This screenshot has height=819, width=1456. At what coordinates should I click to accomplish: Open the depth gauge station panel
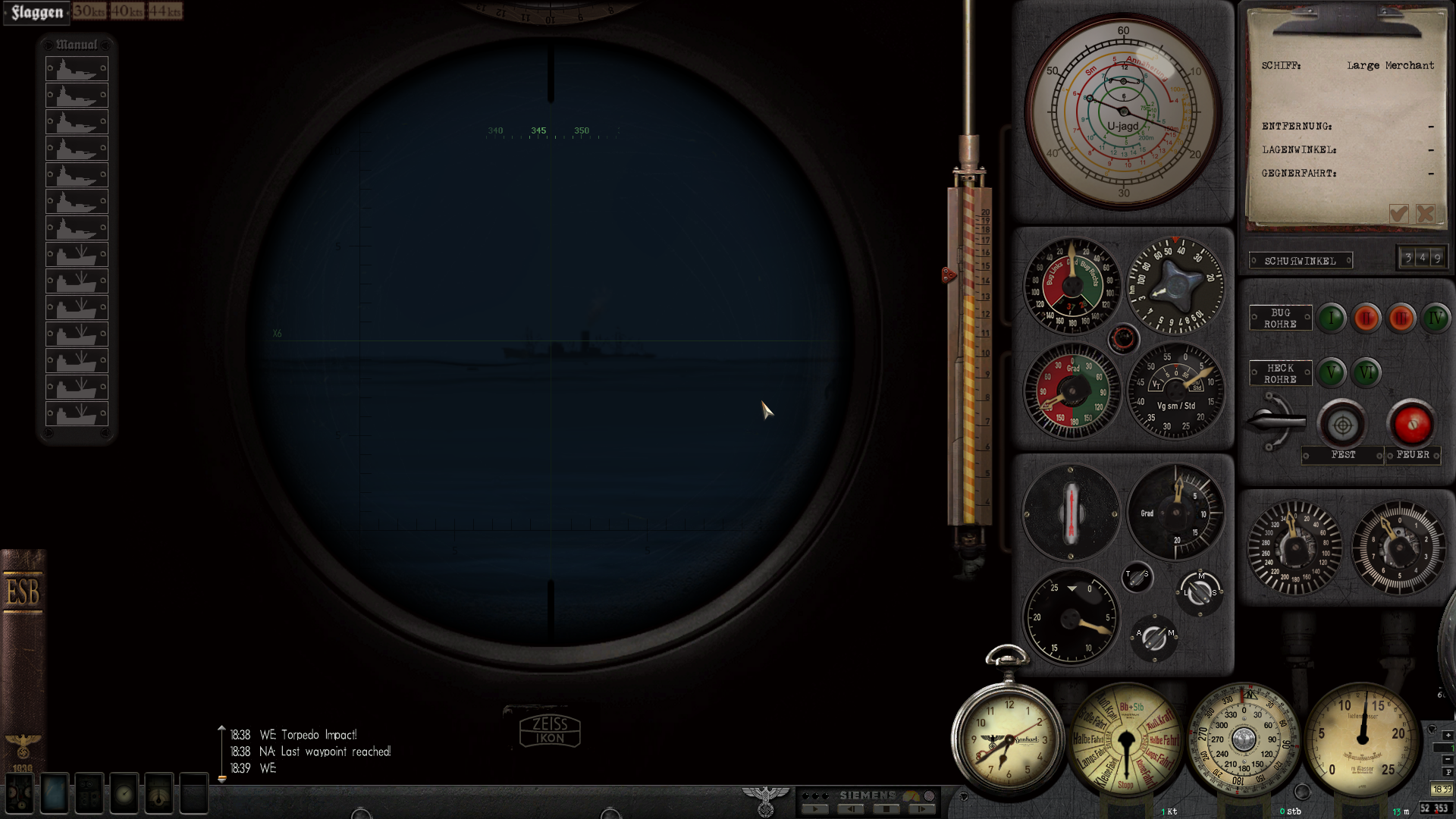(123, 794)
